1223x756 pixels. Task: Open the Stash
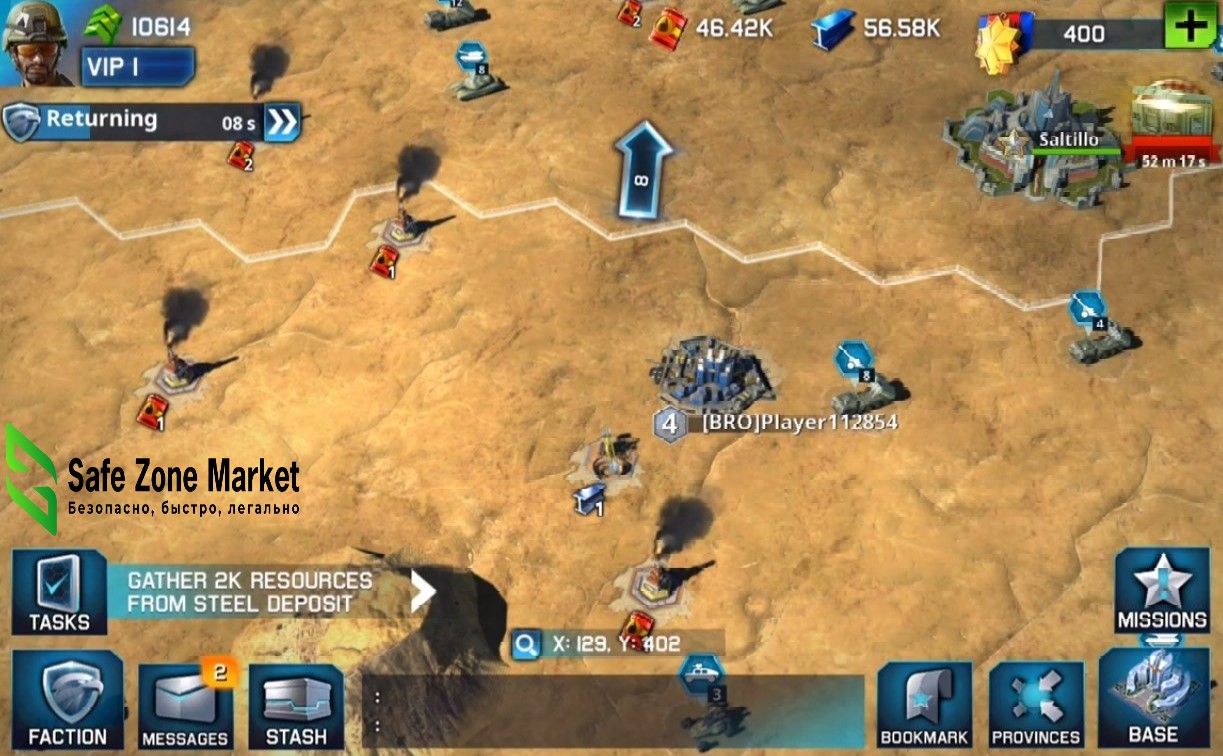click(296, 706)
